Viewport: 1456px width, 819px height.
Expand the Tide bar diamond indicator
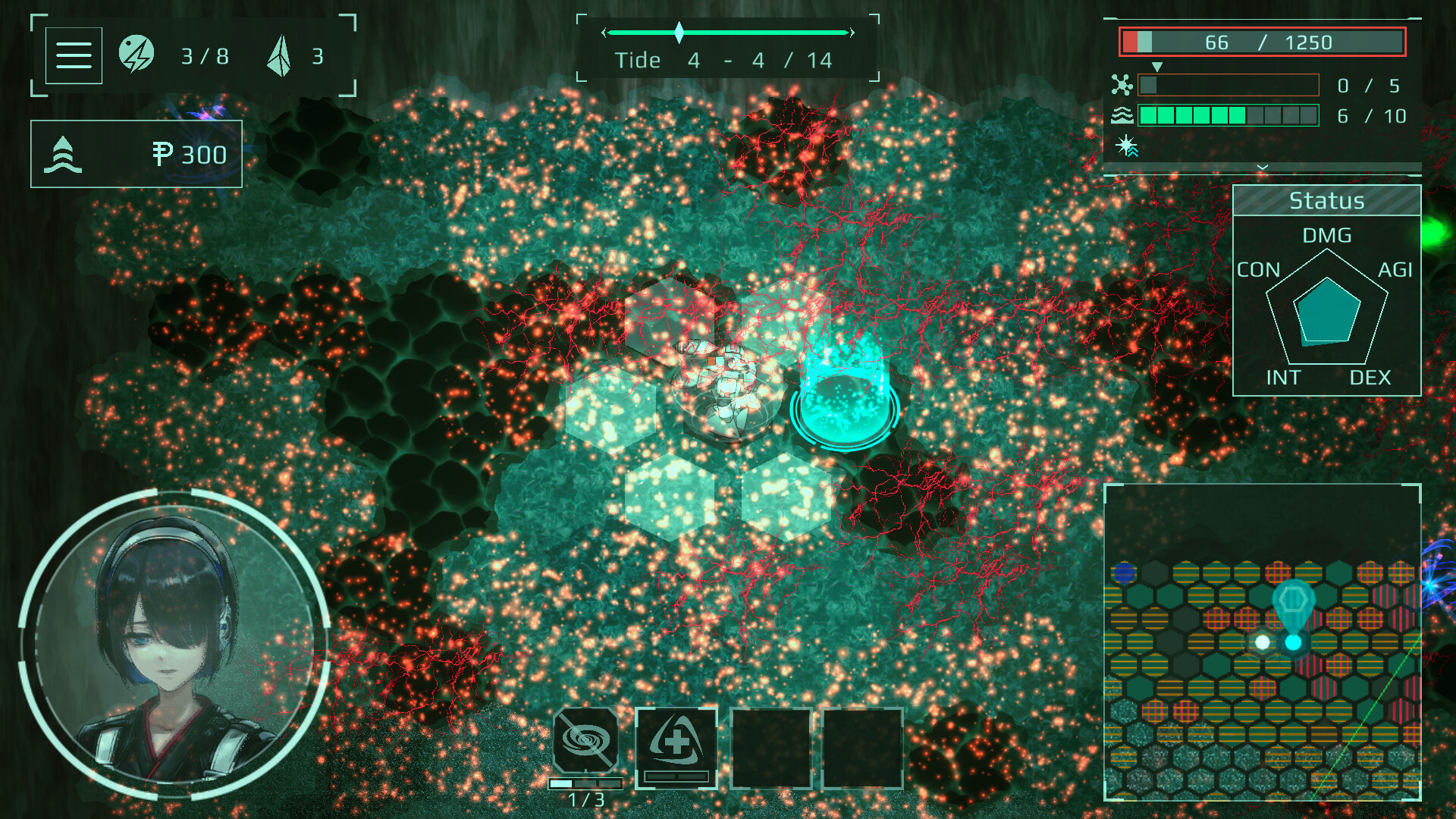click(679, 32)
